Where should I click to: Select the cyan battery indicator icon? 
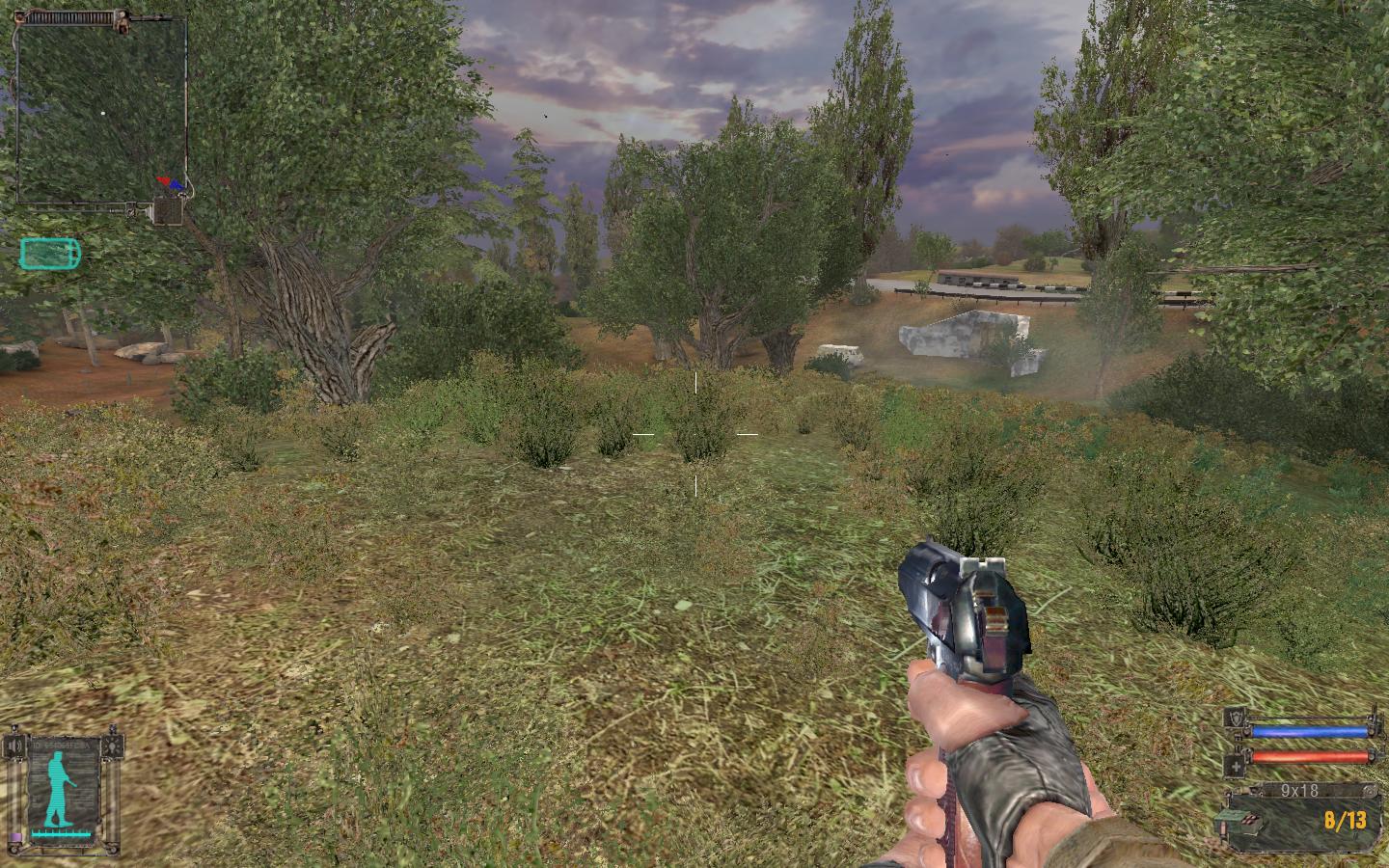coord(50,254)
